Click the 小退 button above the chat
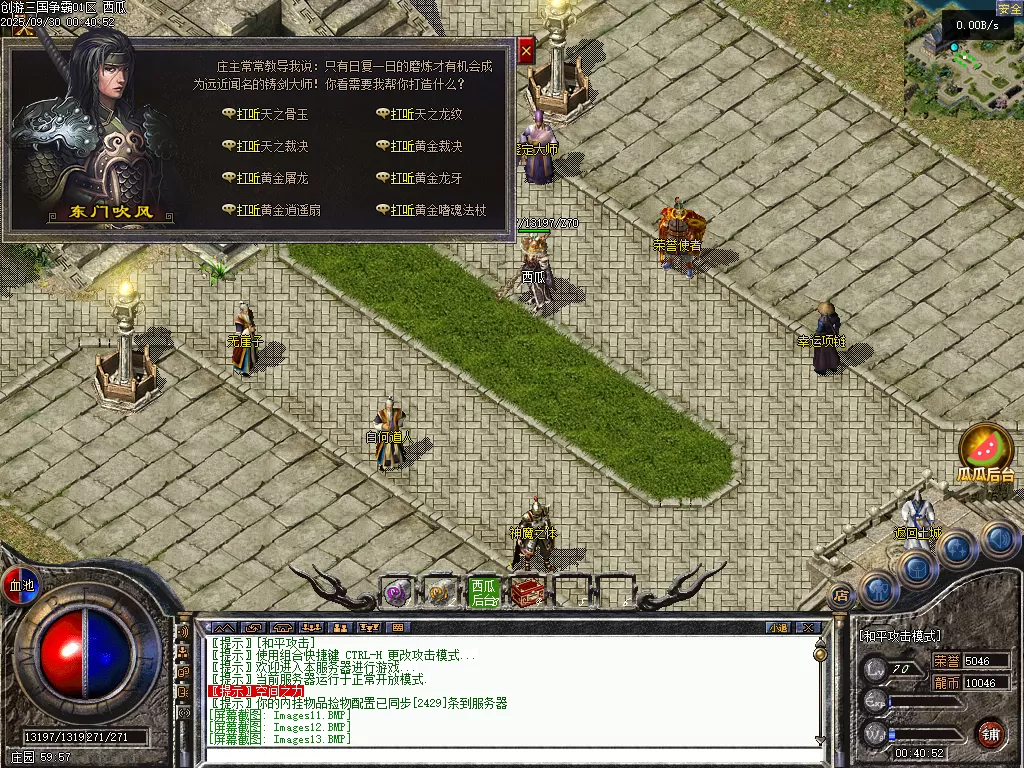 coord(778,628)
